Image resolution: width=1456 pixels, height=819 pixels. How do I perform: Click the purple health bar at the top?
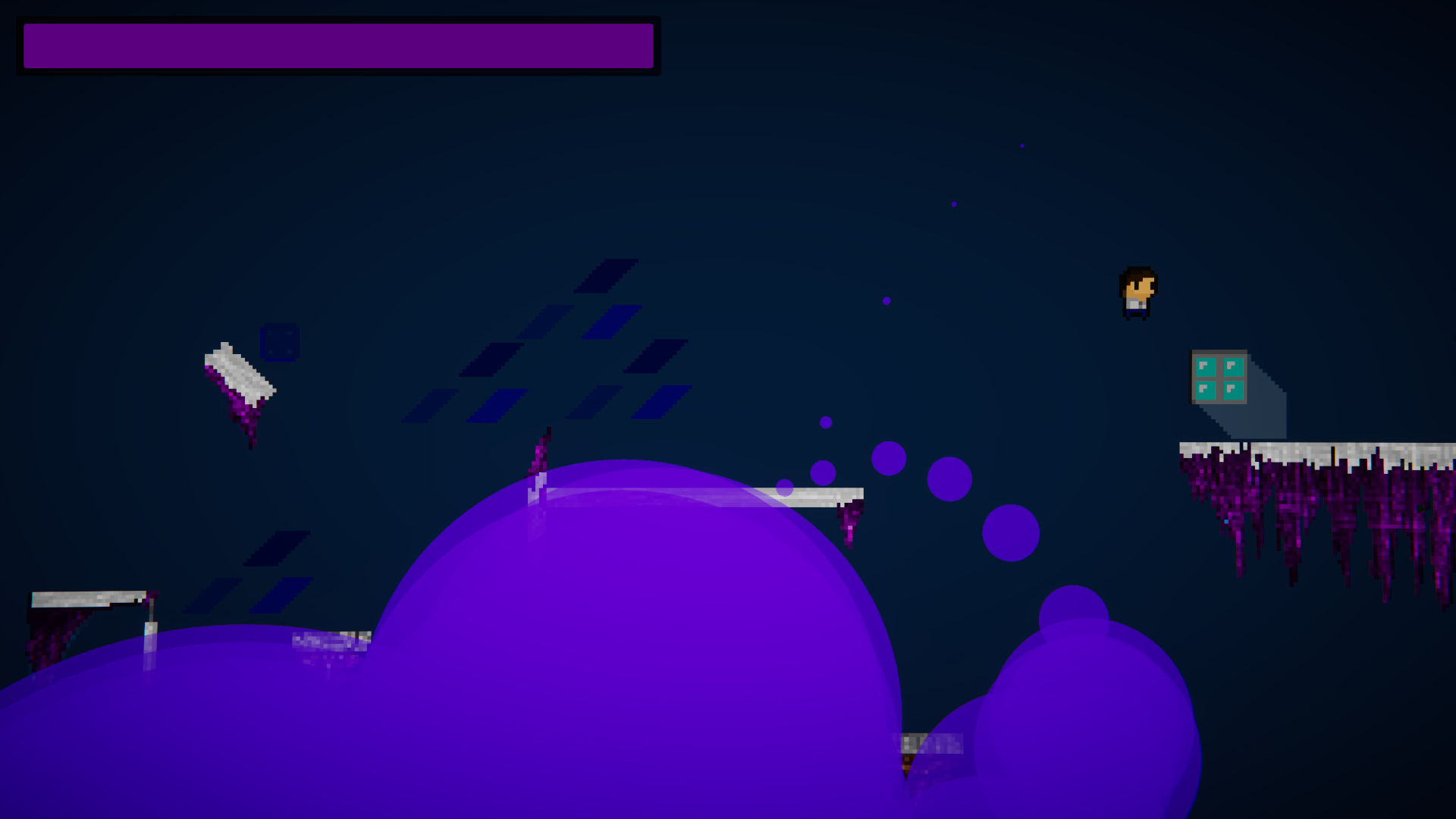pos(337,45)
